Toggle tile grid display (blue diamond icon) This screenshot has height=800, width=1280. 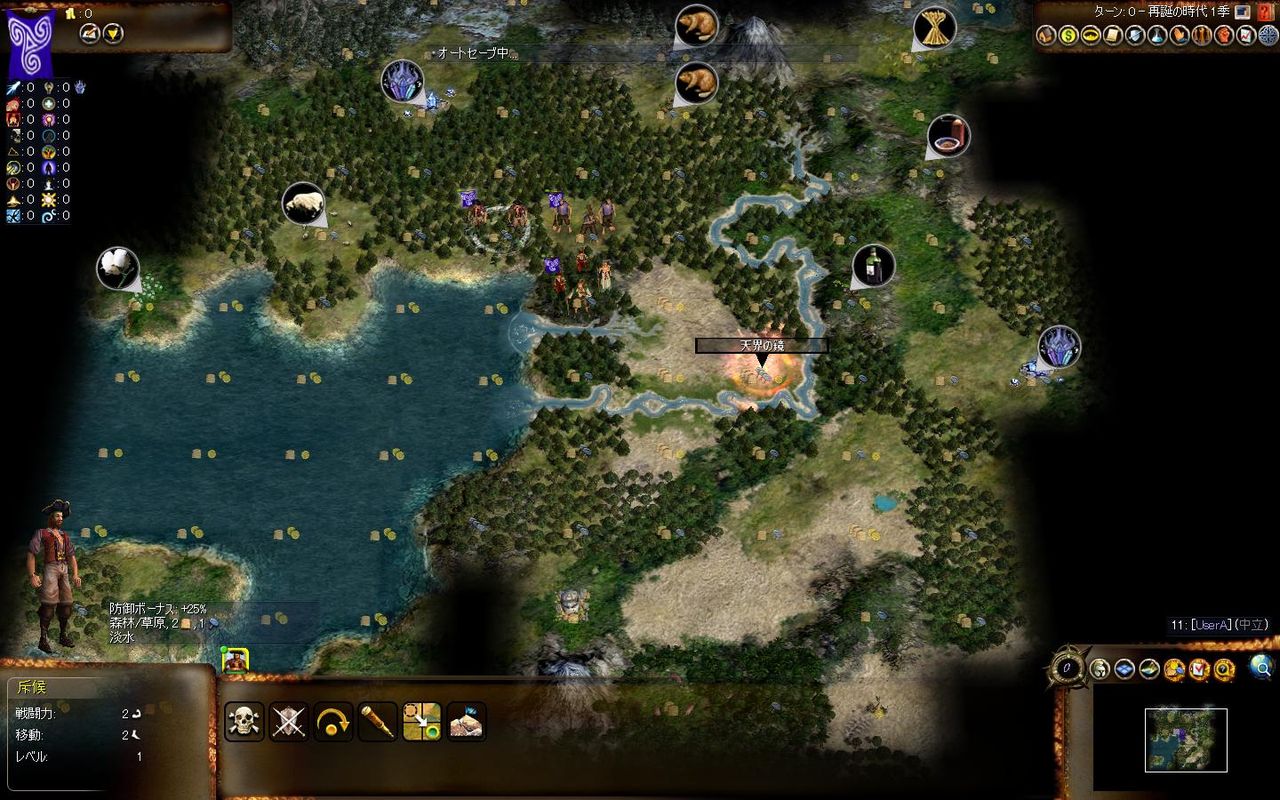point(1123,670)
